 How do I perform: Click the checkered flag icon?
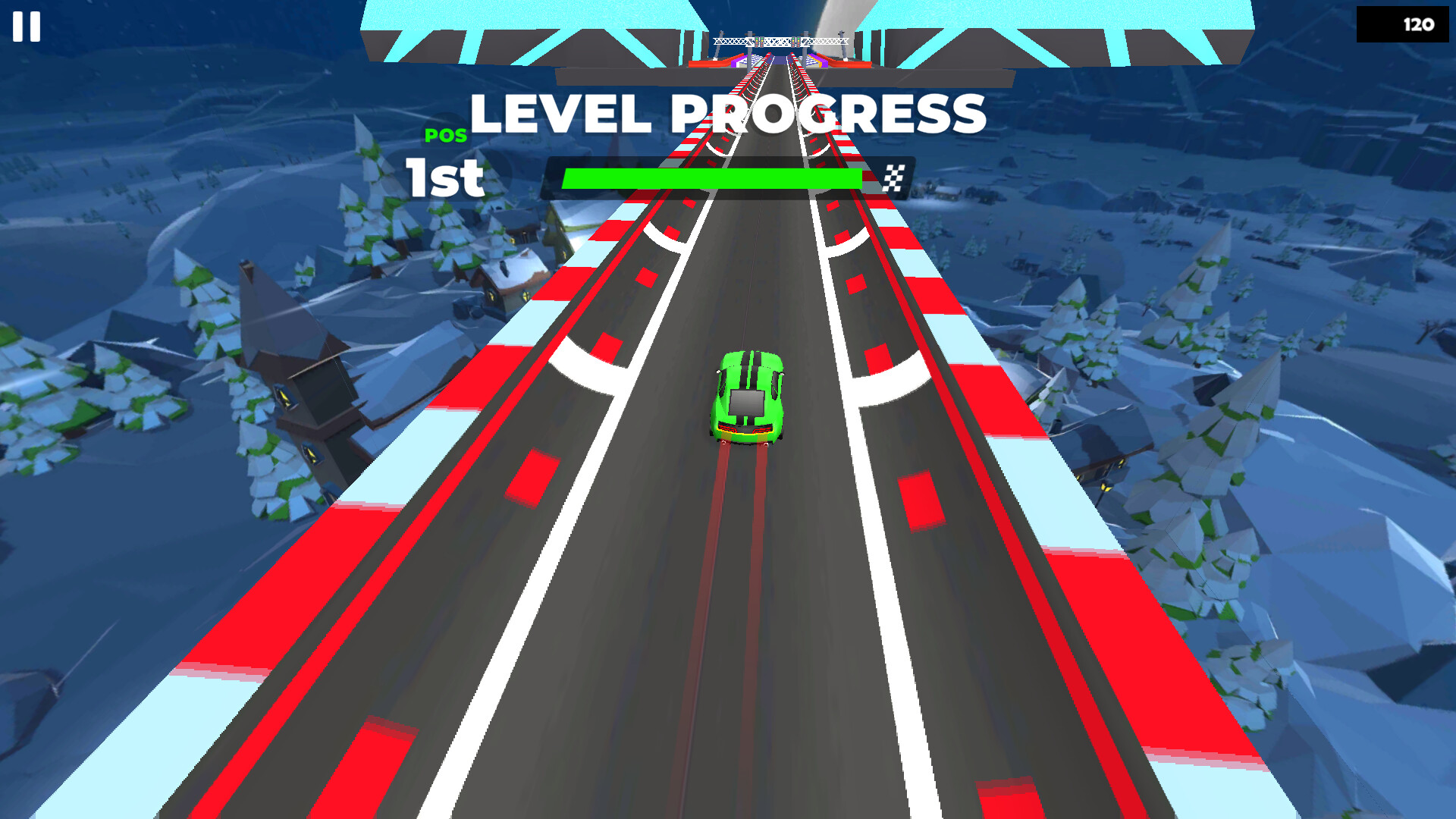coord(893,177)
